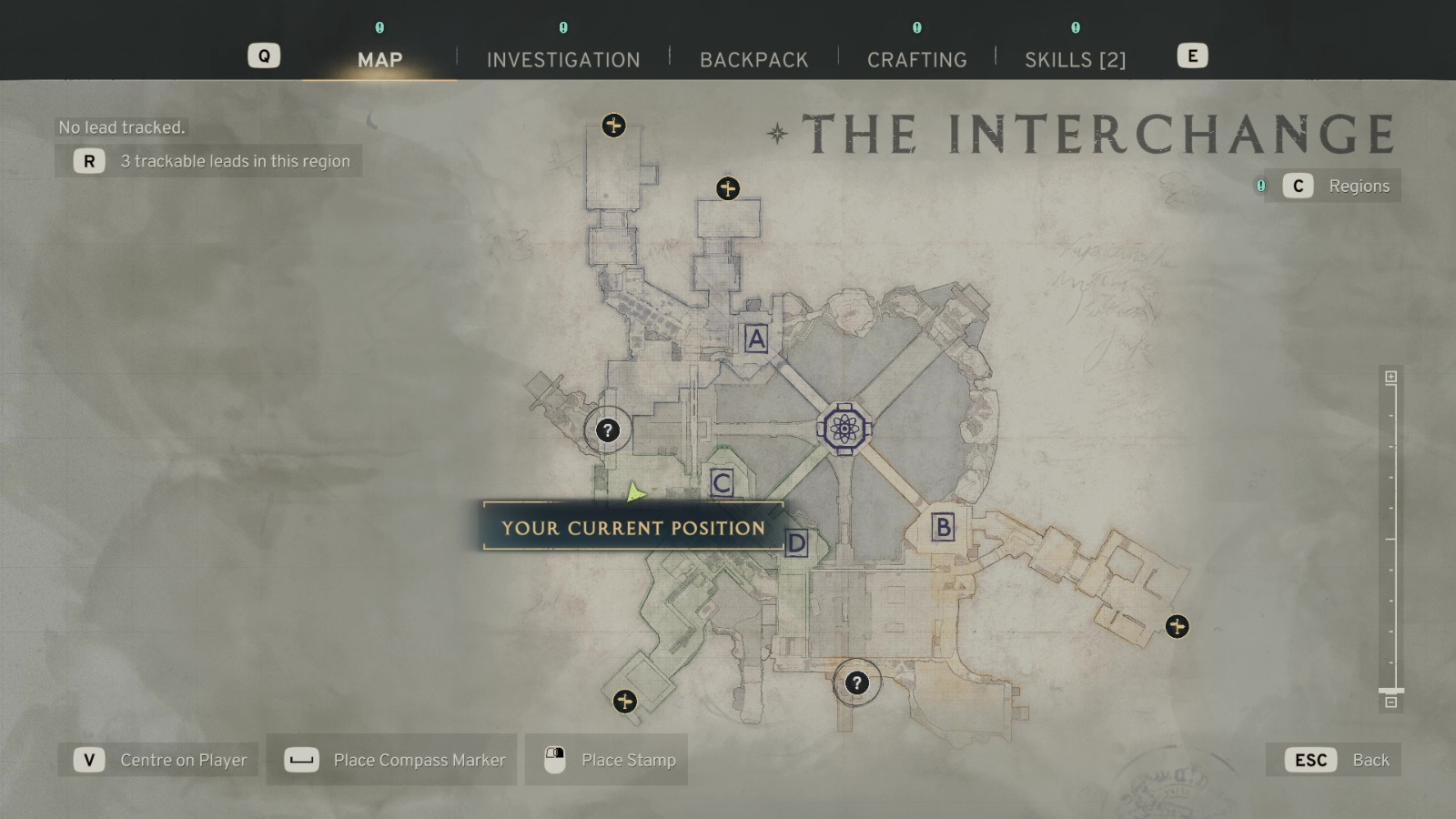Select map location marker A
This screenshot has height=819, width=1456.
754,339
